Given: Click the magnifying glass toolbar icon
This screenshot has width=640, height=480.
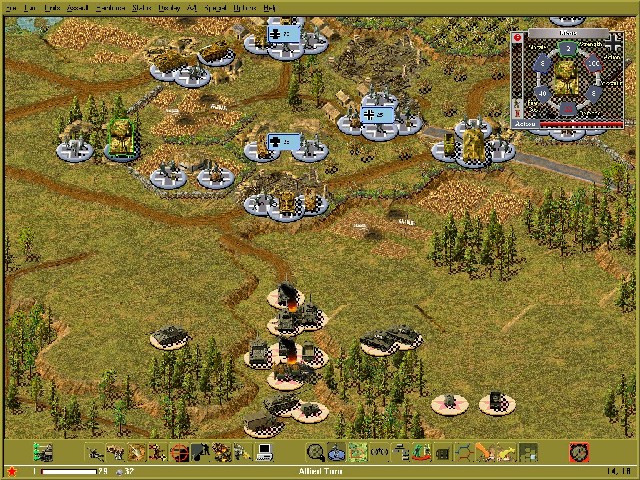Looking at the screenshot, I should [315, 453].
